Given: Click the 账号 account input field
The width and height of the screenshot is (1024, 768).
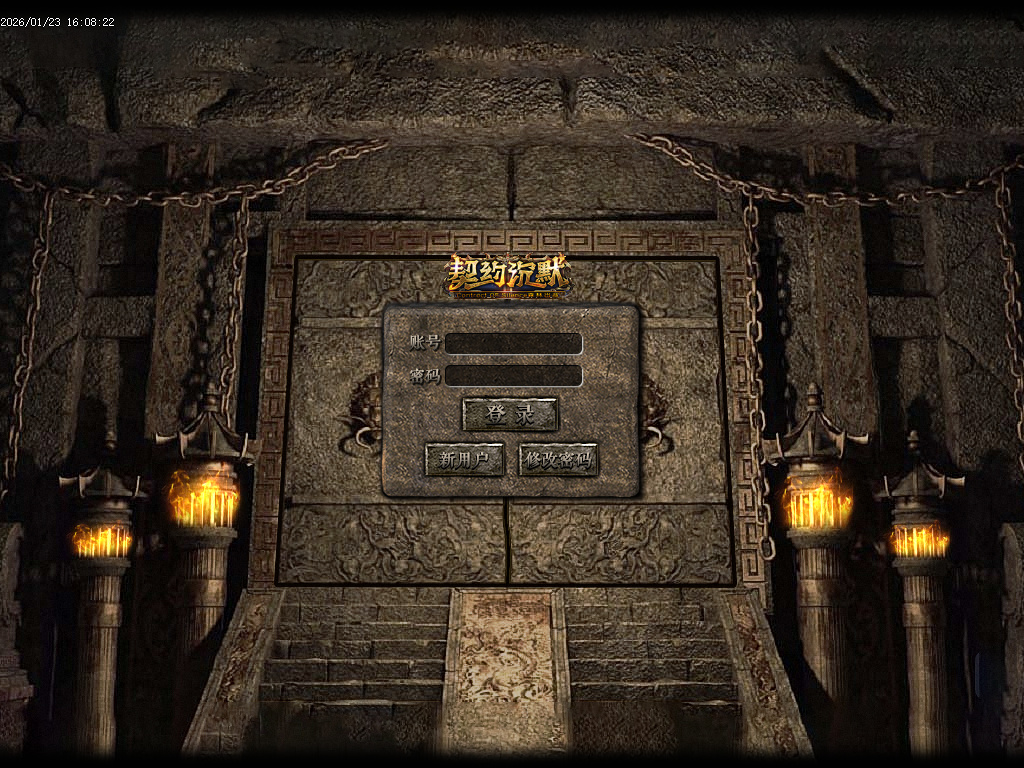Looking at the screenshot, I should tap(513, 343).
